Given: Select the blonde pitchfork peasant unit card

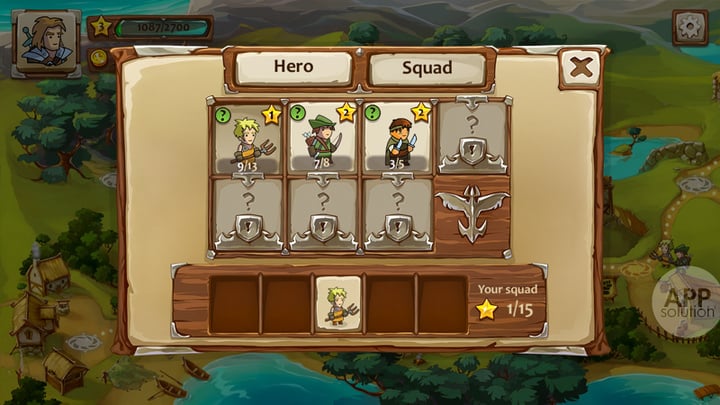Looking at the screenshot, I should pyautogui.click(x=247, y=139).
